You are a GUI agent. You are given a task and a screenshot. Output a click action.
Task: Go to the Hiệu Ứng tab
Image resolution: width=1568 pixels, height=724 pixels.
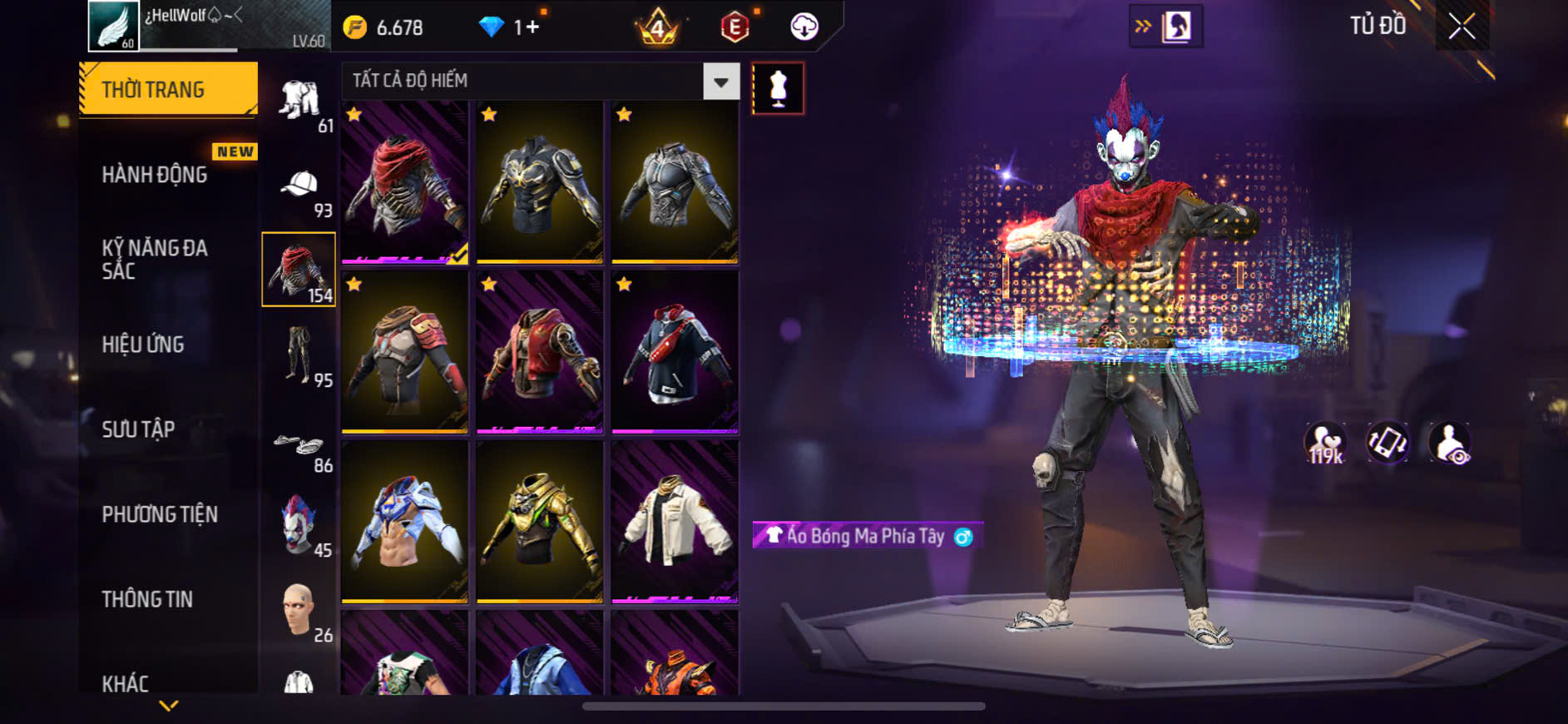[x=143, y=345]
